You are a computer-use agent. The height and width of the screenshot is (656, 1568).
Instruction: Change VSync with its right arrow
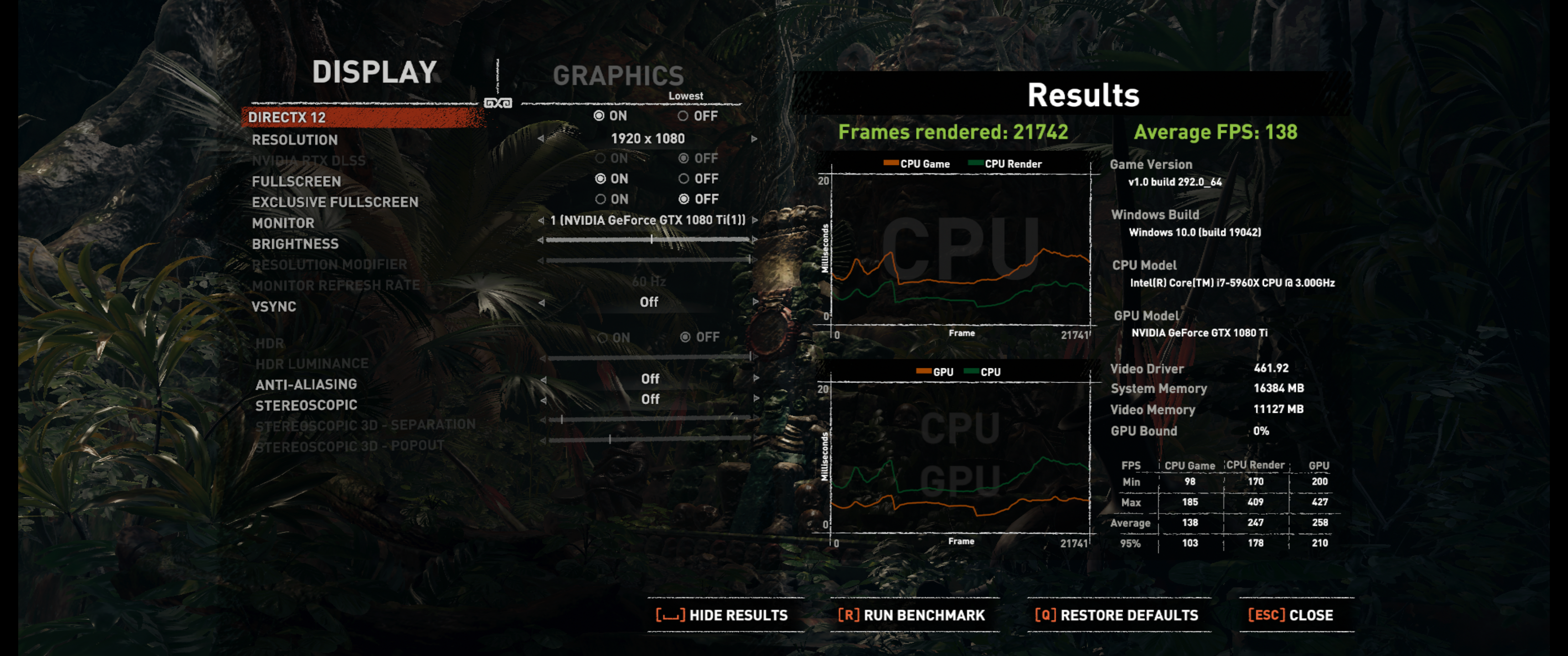pos(755,302)
